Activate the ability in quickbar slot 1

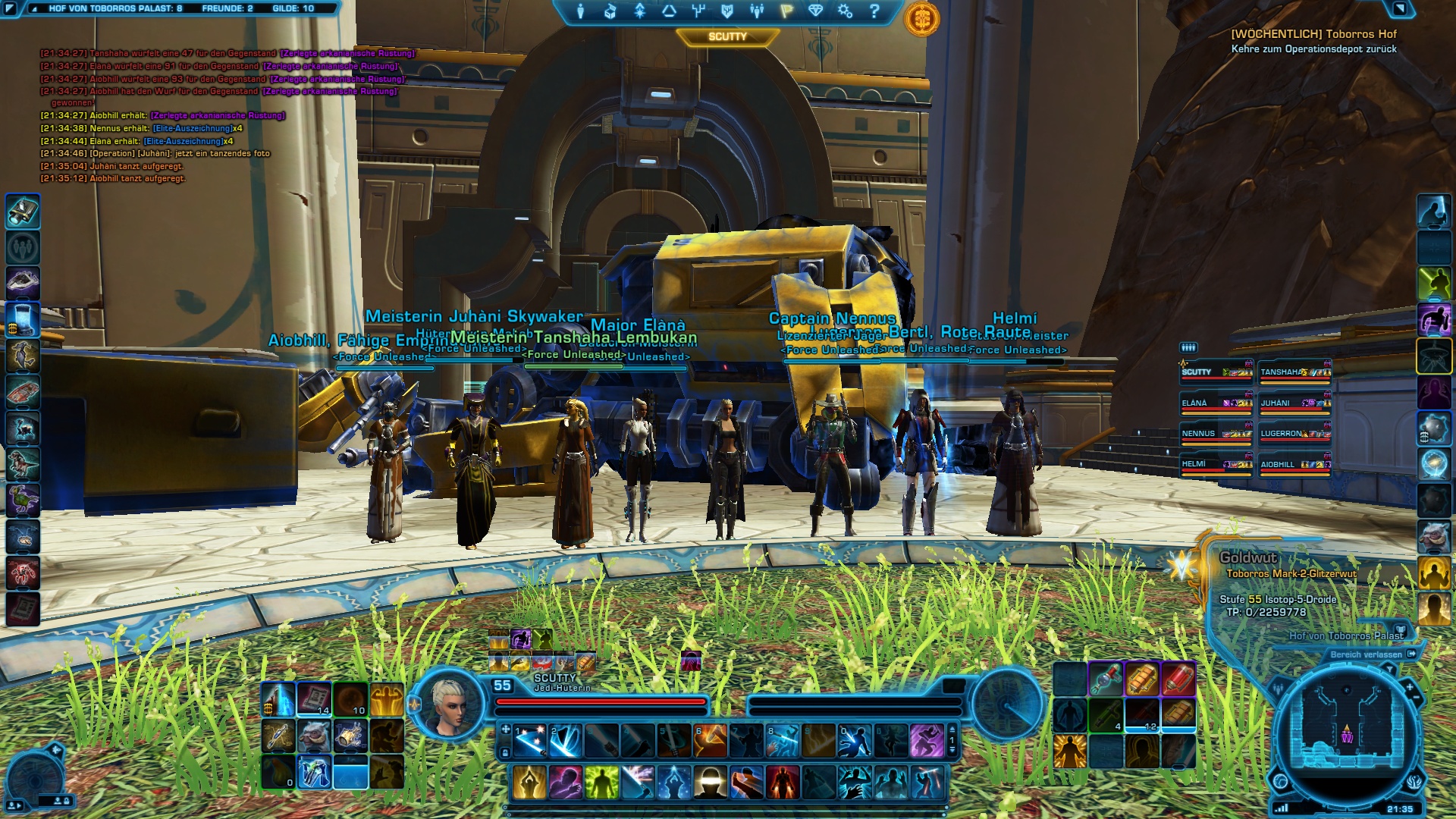530,741
